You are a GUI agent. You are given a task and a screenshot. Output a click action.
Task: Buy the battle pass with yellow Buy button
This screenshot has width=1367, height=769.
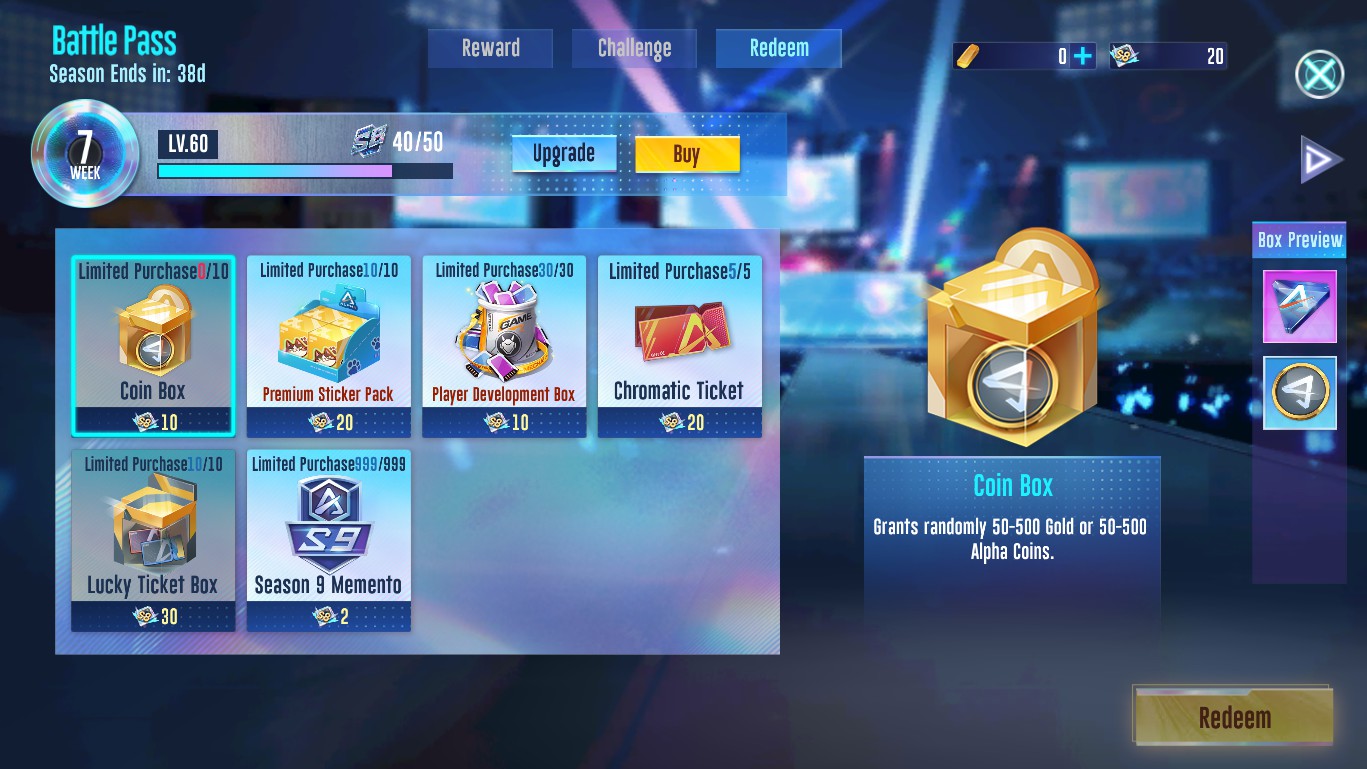(x=687, y=154)
